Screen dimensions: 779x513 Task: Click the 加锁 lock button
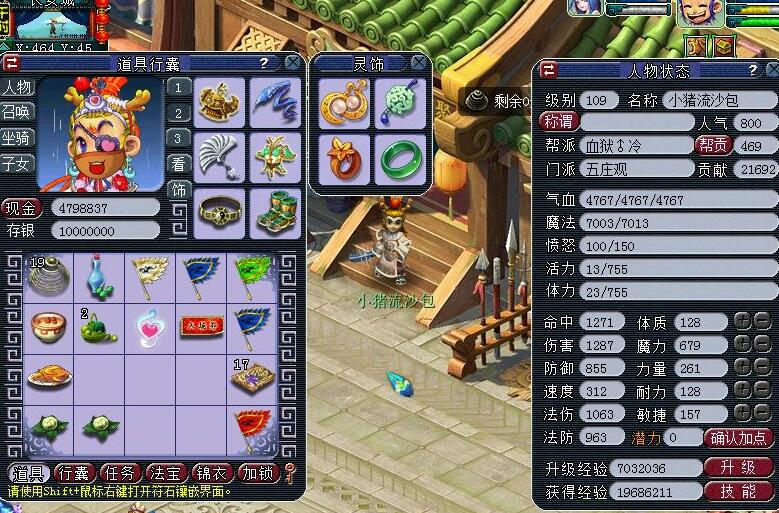point(257,473)
